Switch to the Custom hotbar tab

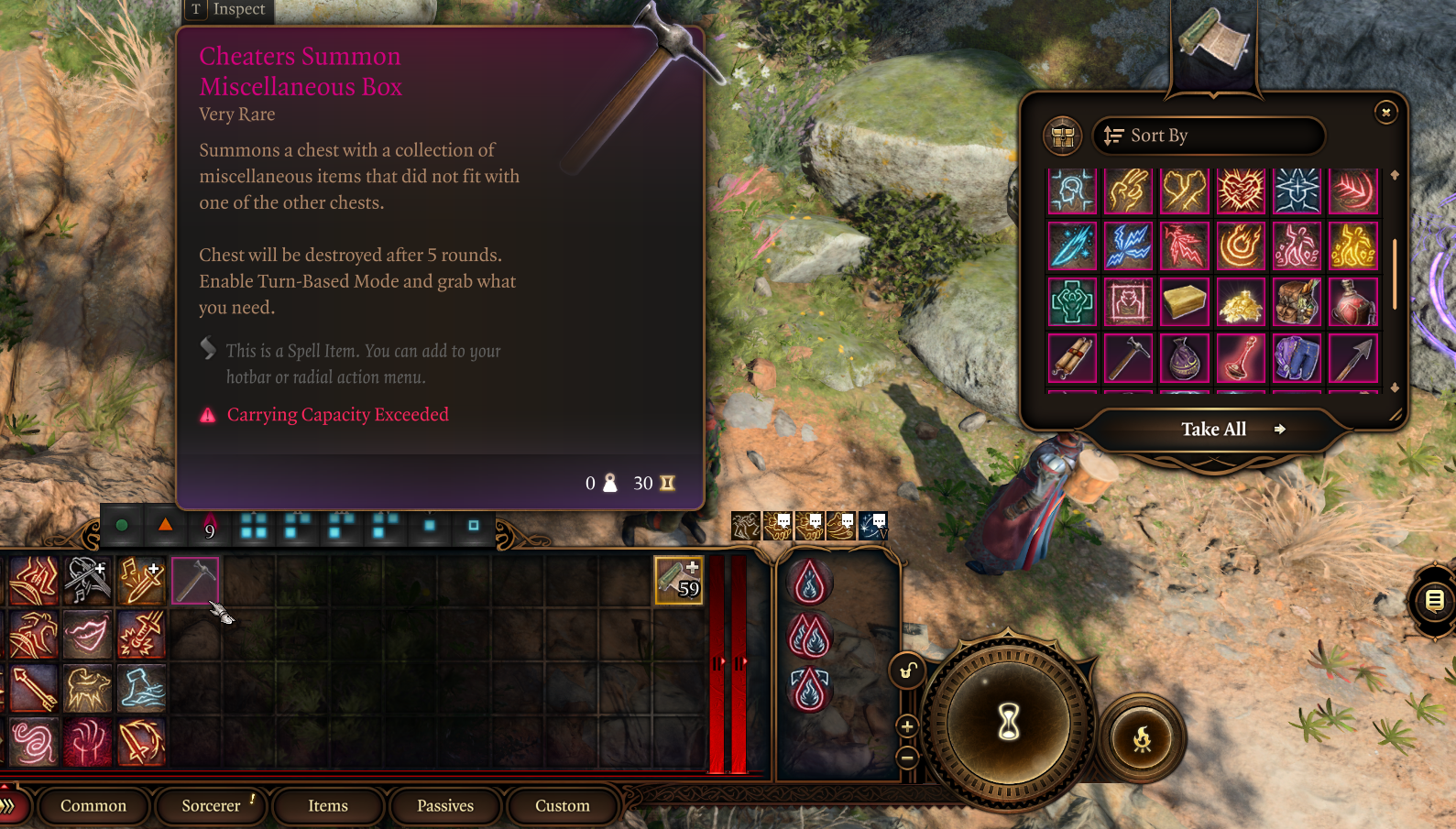click(563, 806)
